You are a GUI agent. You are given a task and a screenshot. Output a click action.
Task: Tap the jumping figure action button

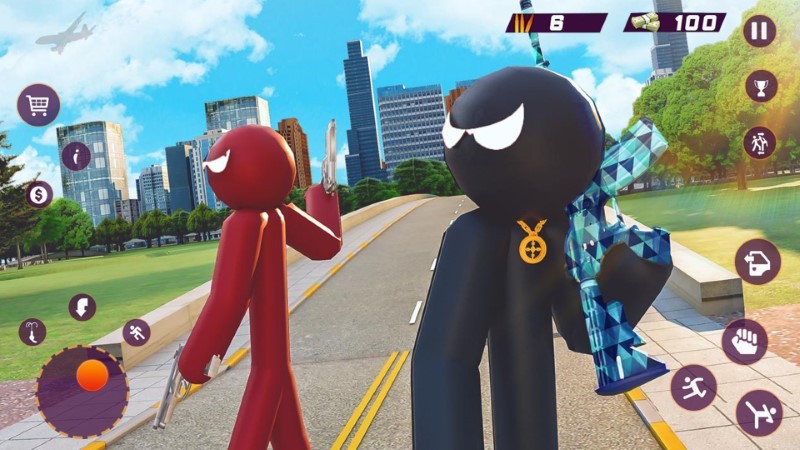[693, 387]
